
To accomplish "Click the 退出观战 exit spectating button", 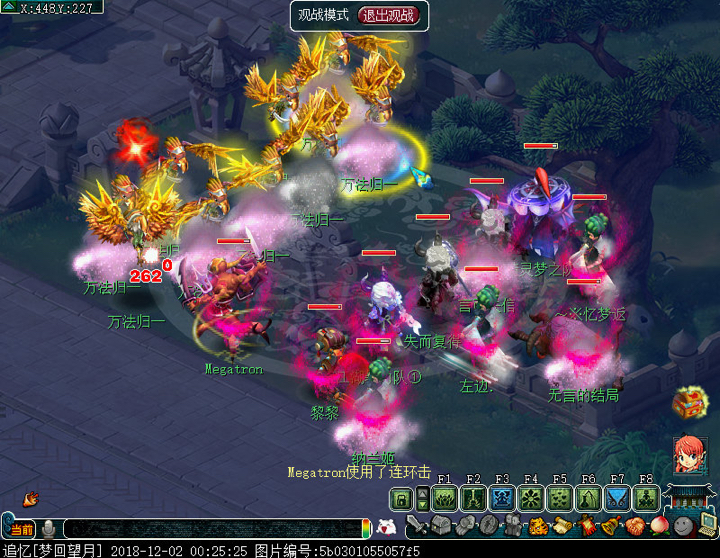I will point(392,15).
